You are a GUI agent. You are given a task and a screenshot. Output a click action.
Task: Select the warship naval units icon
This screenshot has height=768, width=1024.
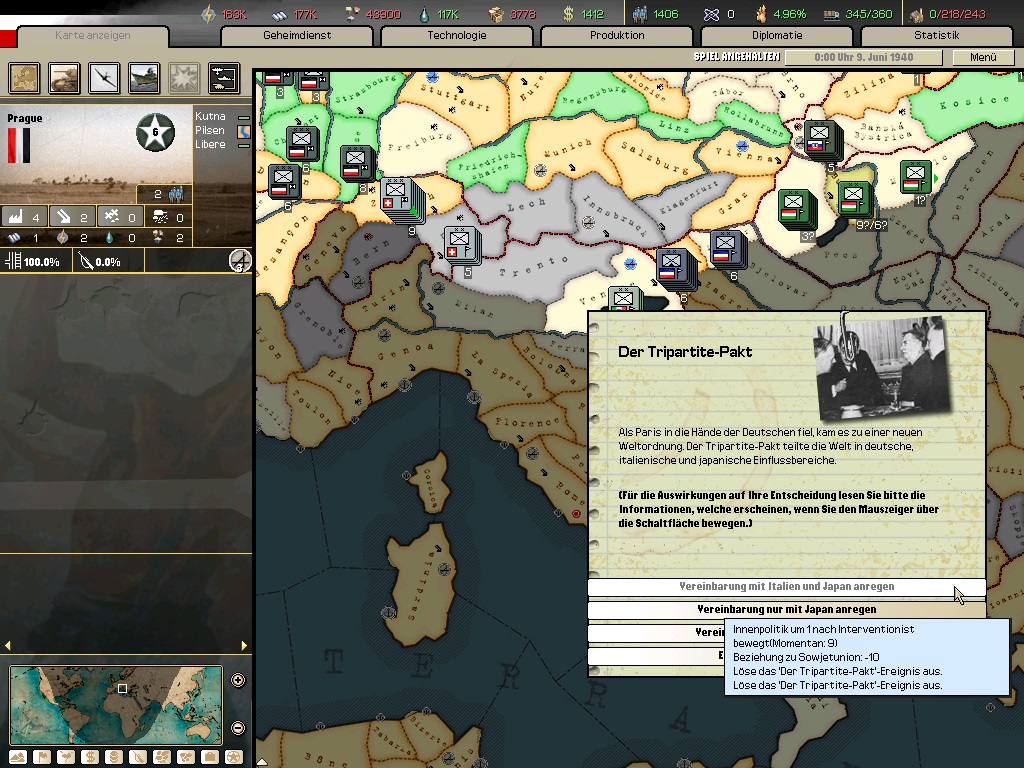click(144, 77)
